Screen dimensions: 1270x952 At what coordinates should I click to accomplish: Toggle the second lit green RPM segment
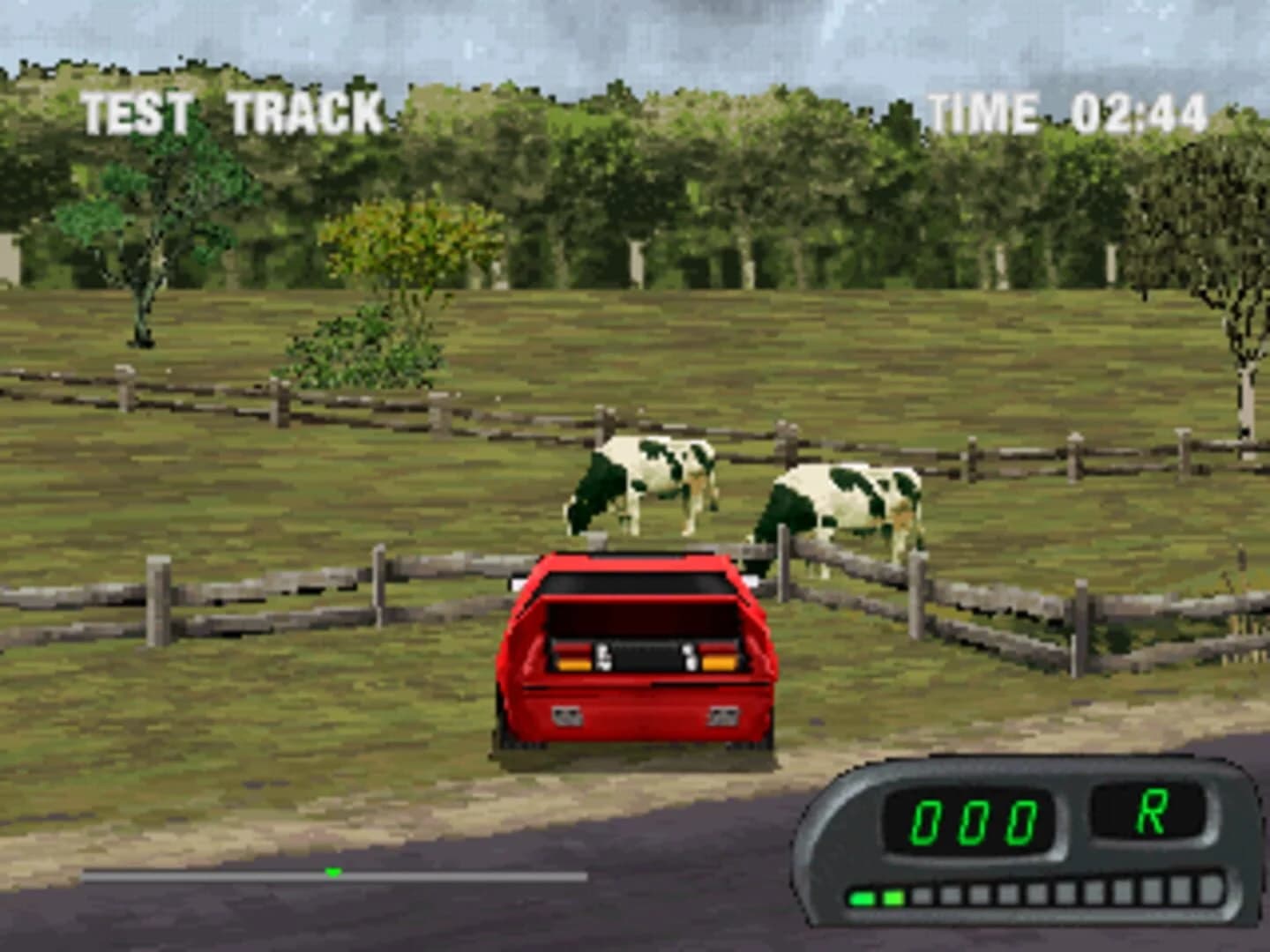[x=893, y=896]
